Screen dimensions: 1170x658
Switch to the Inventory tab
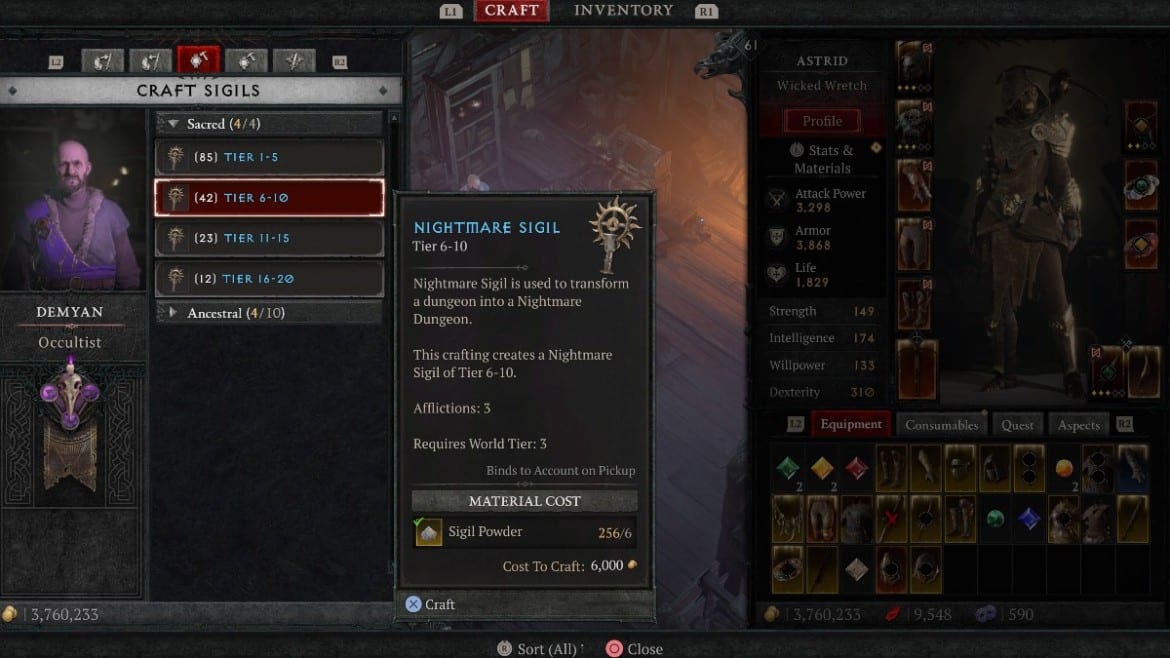623,11
